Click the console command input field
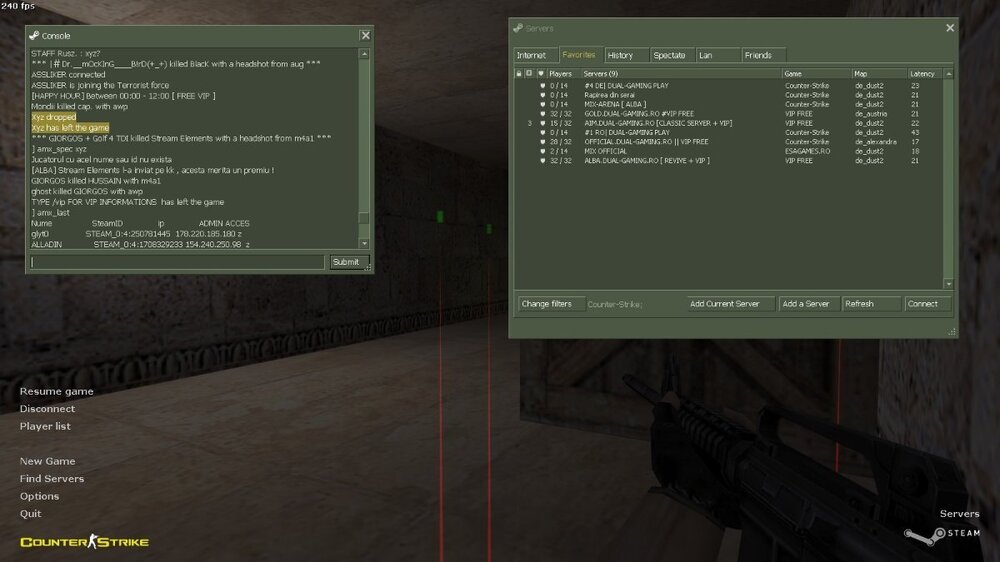 tap(177, 262)
